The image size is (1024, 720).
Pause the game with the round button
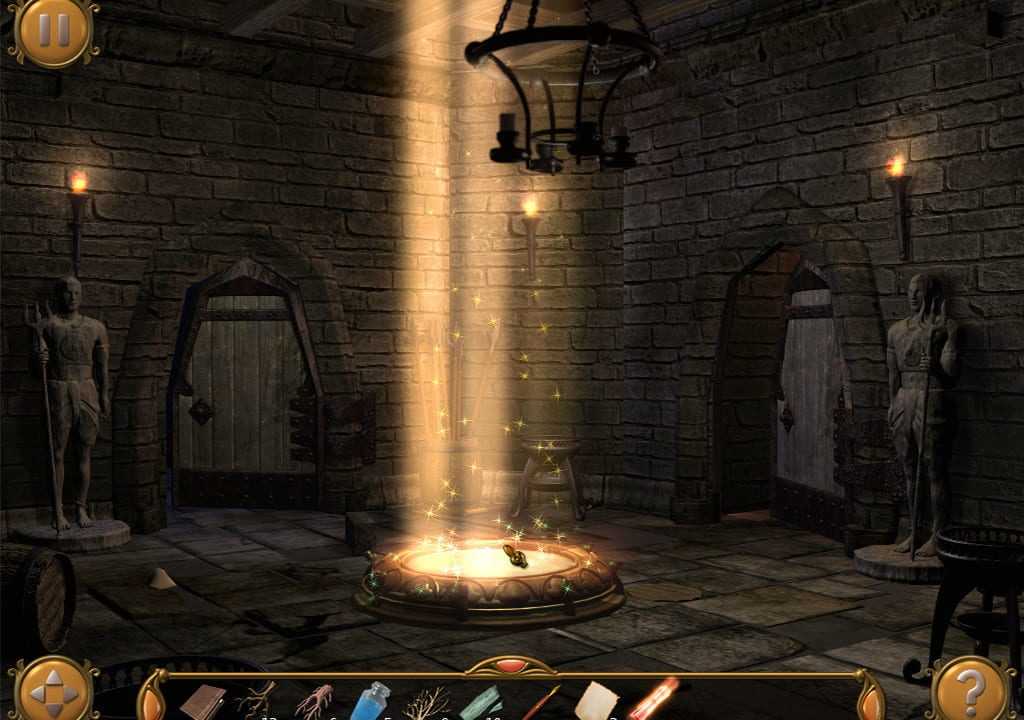[x=53, y=30]
